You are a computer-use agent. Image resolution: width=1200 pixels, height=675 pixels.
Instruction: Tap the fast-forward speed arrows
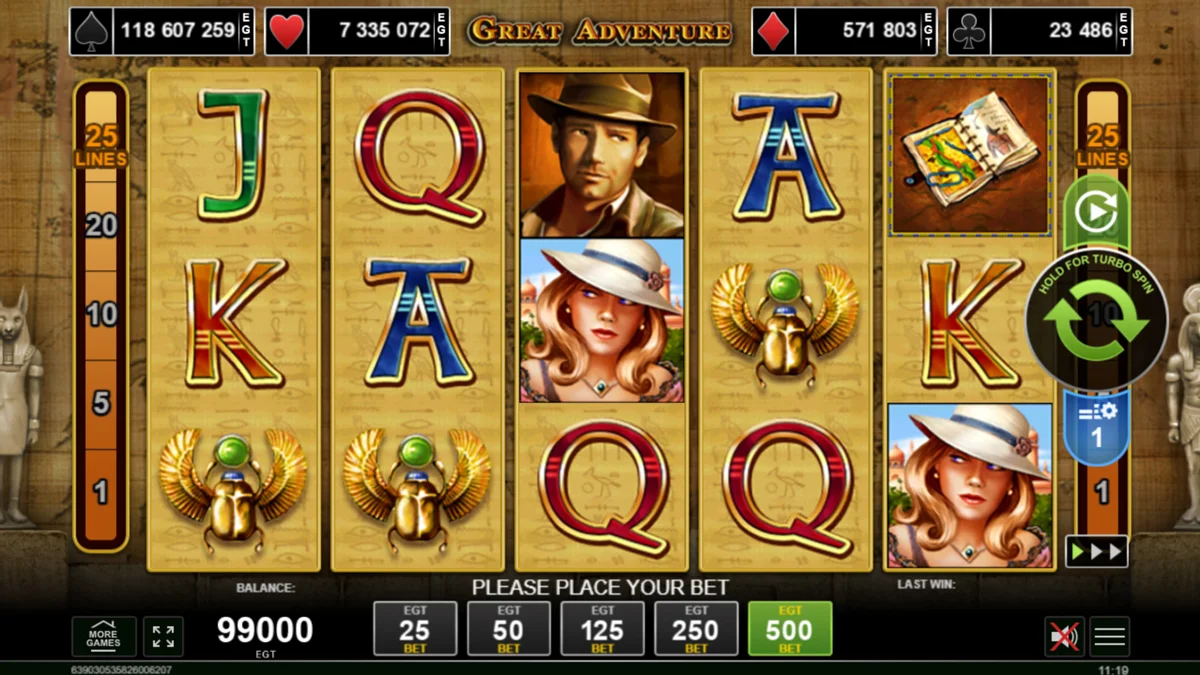[1096, 551]
